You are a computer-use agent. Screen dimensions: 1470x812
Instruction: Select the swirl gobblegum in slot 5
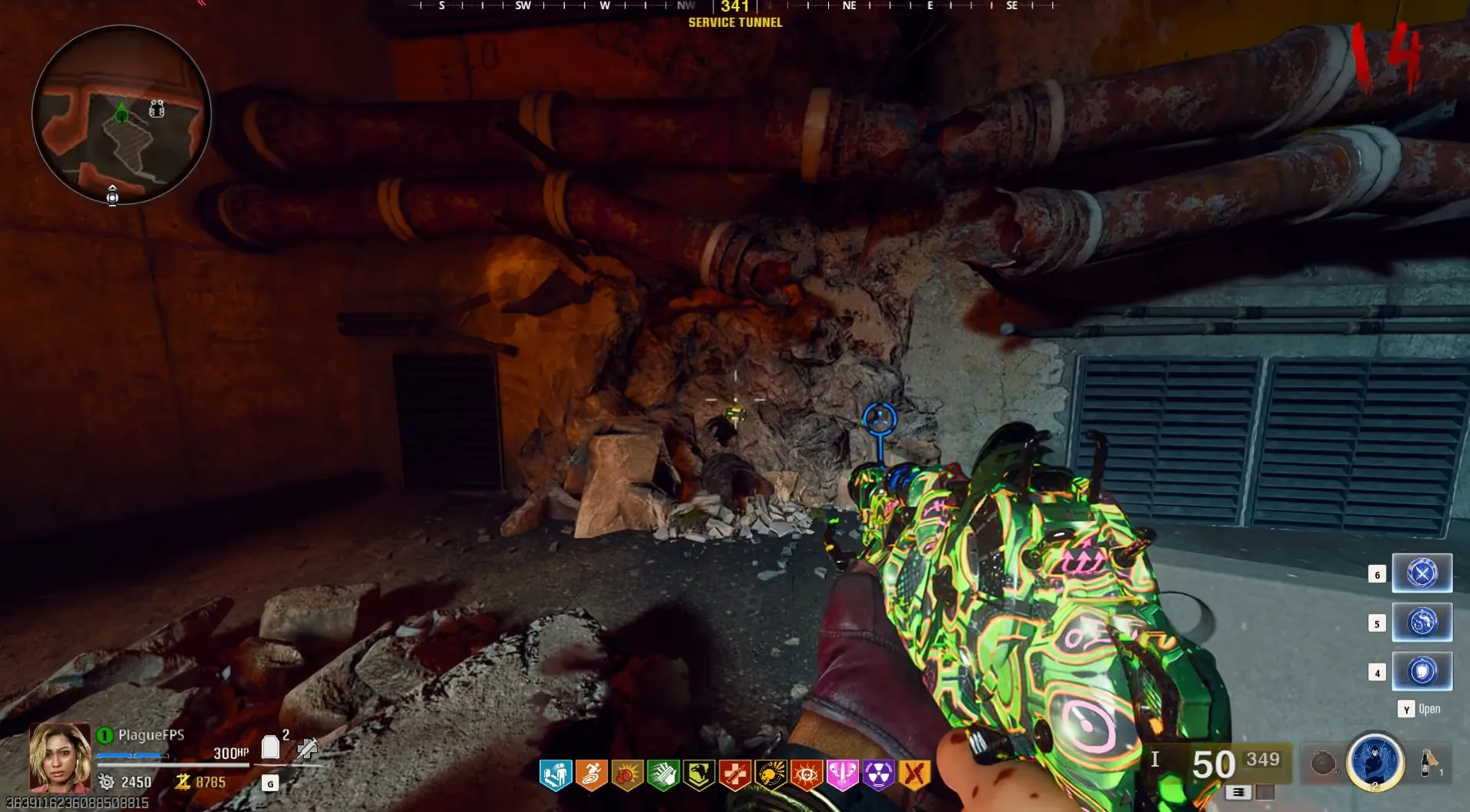pyautogui.click(x=1422, y=622)
